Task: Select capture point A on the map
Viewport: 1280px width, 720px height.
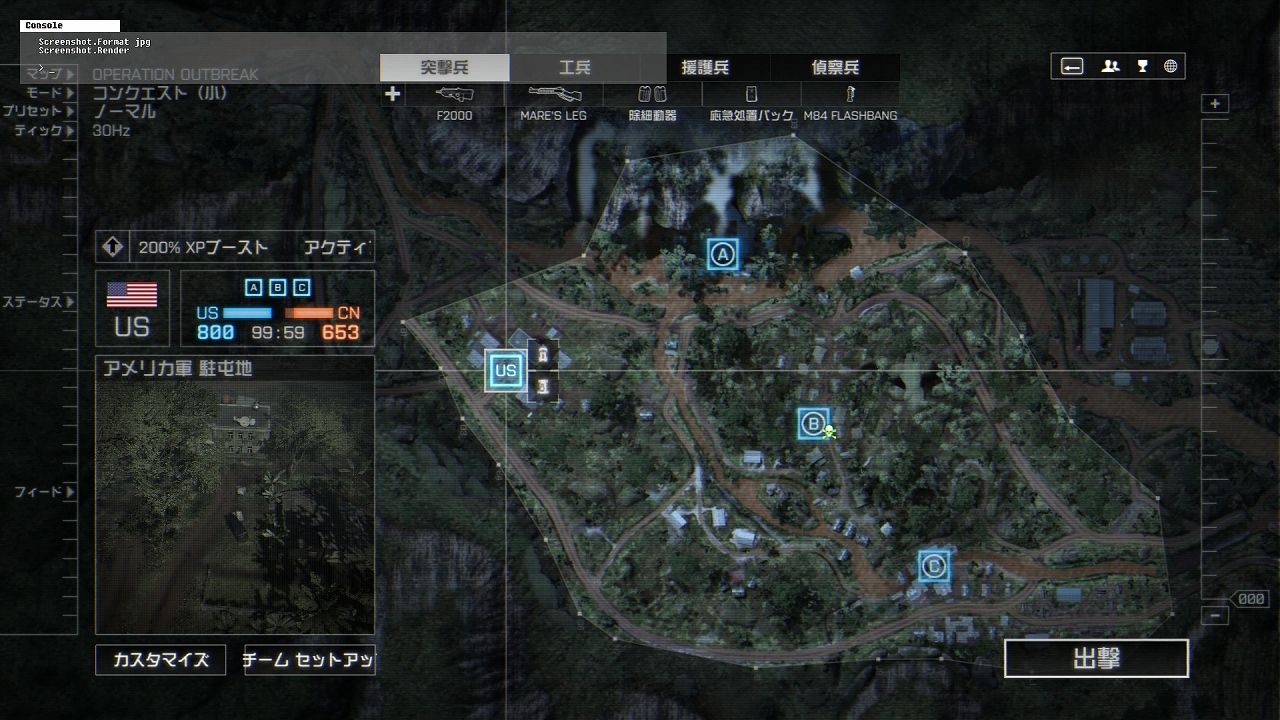Action: point(722,254)
